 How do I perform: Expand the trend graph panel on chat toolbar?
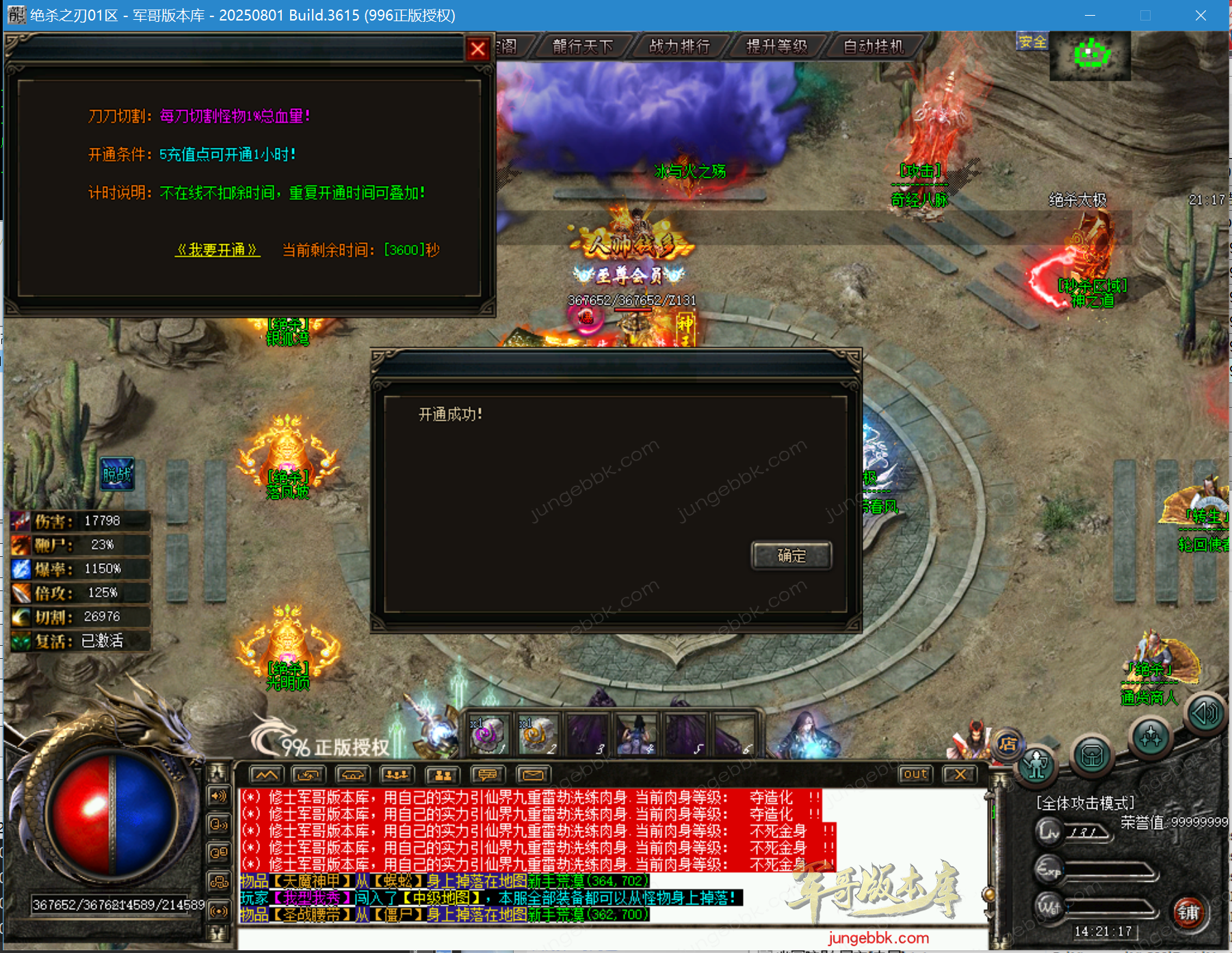pyautogui.click(x=267, y=774)
